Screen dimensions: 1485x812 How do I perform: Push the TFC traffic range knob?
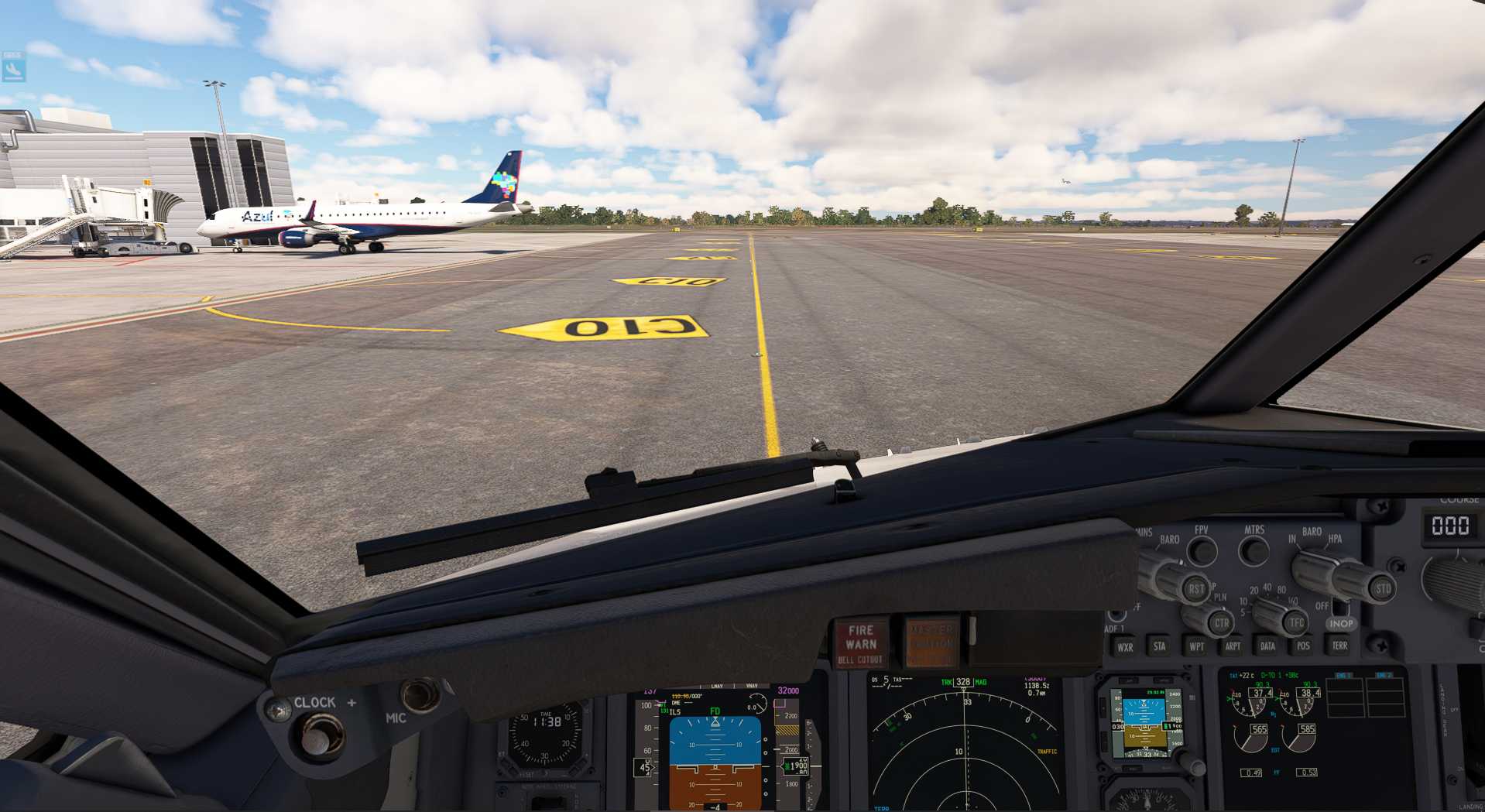(1295, 622)
